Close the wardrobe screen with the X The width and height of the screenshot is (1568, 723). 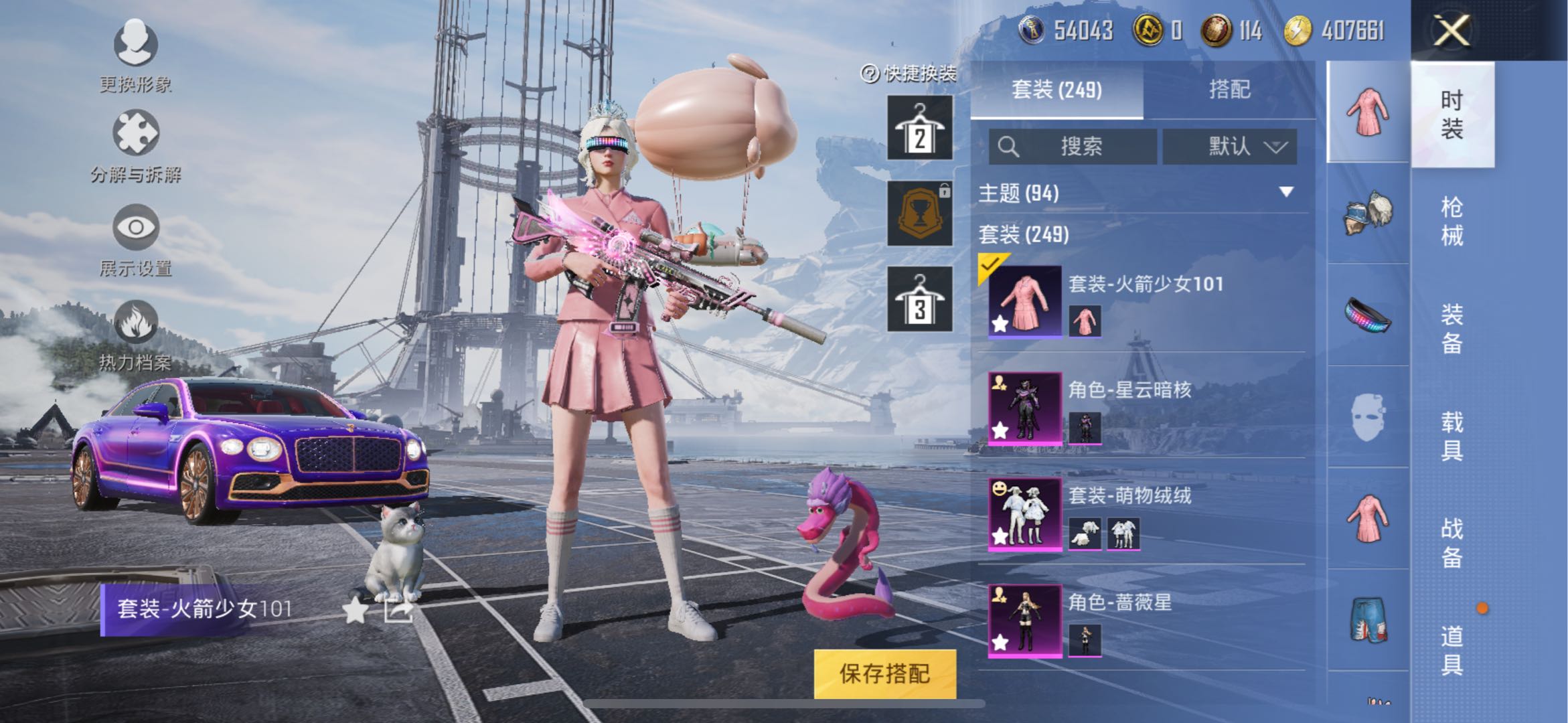tap(1452, 31)
